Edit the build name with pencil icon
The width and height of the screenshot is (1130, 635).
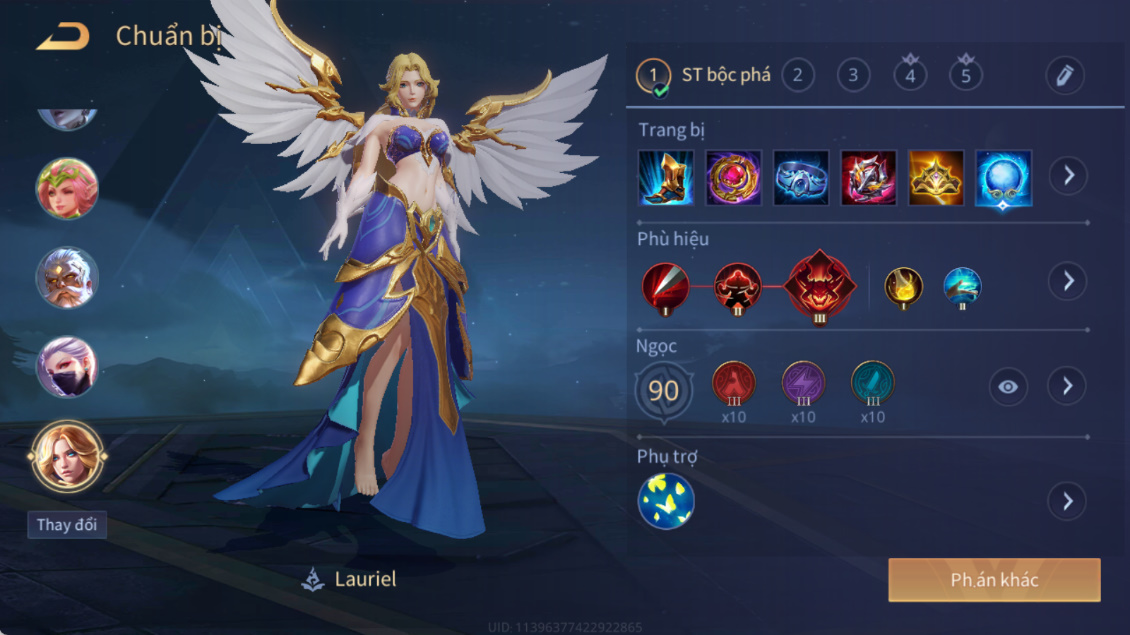(x=1065, y=76)
